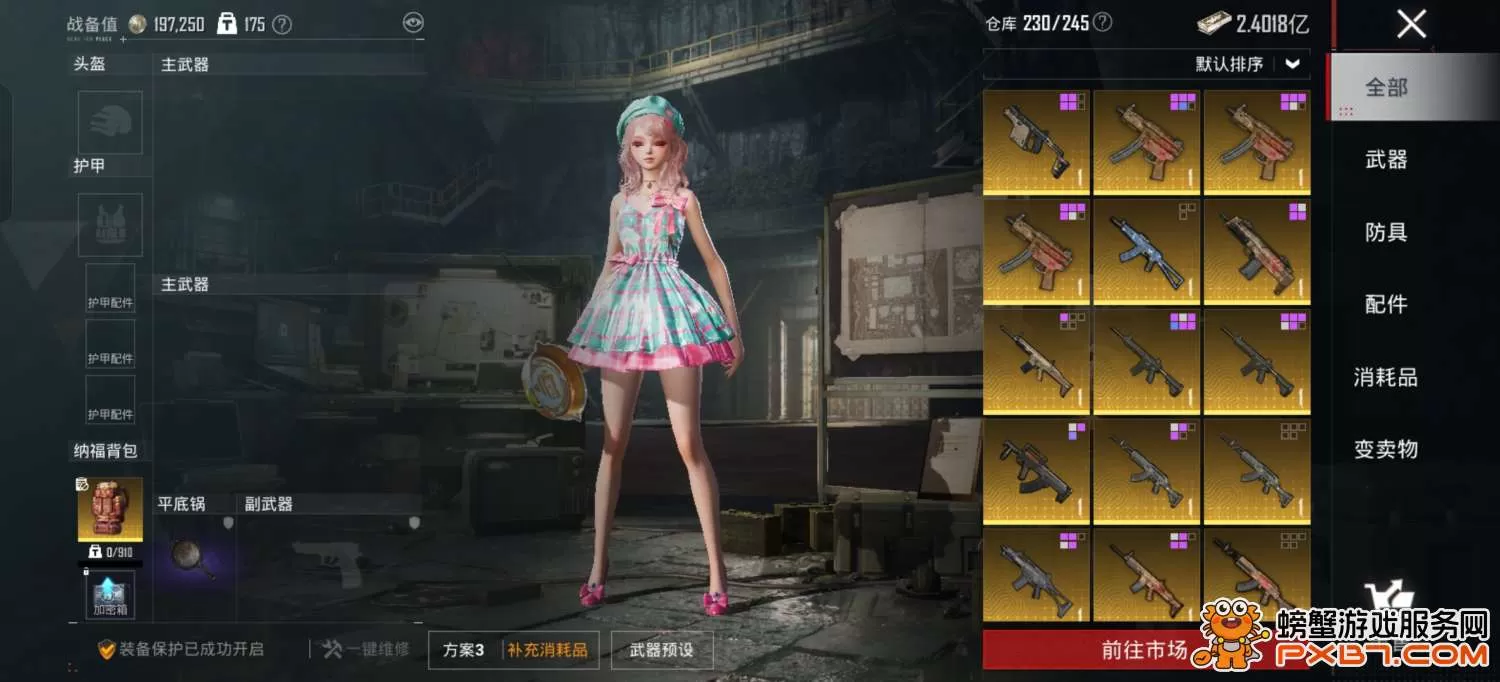
Task: Select the 配件 attachments category
Action: 1386,304
